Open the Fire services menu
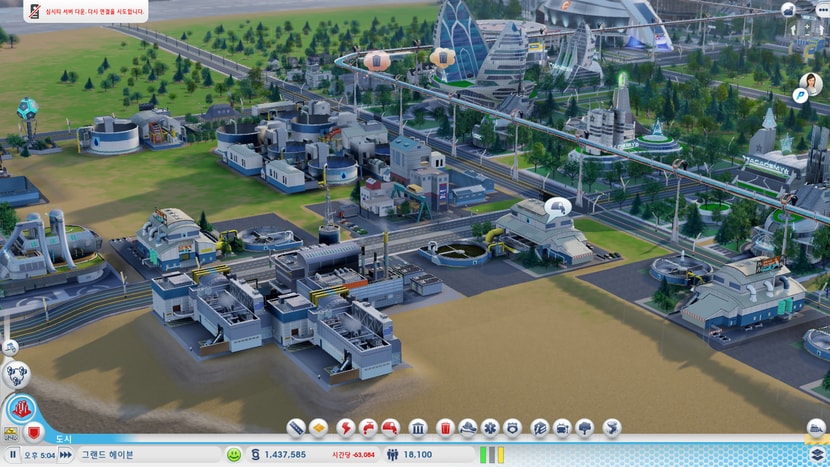 468,428
